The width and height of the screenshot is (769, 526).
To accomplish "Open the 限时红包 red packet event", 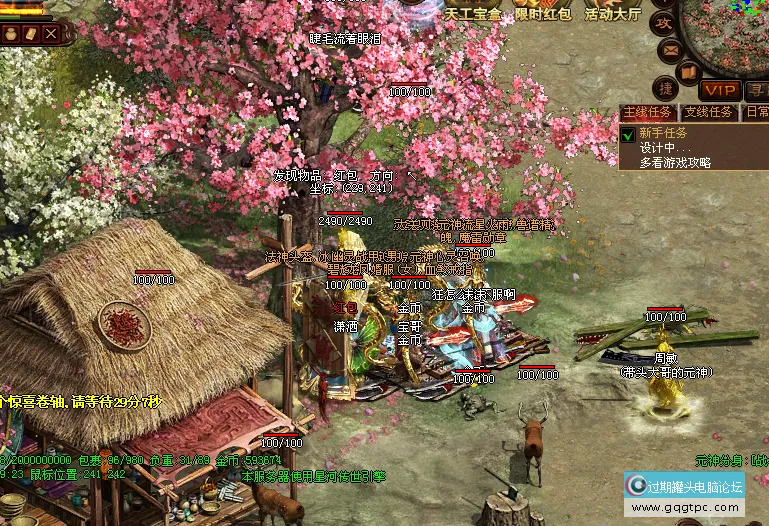I will [x=543, y=14].
